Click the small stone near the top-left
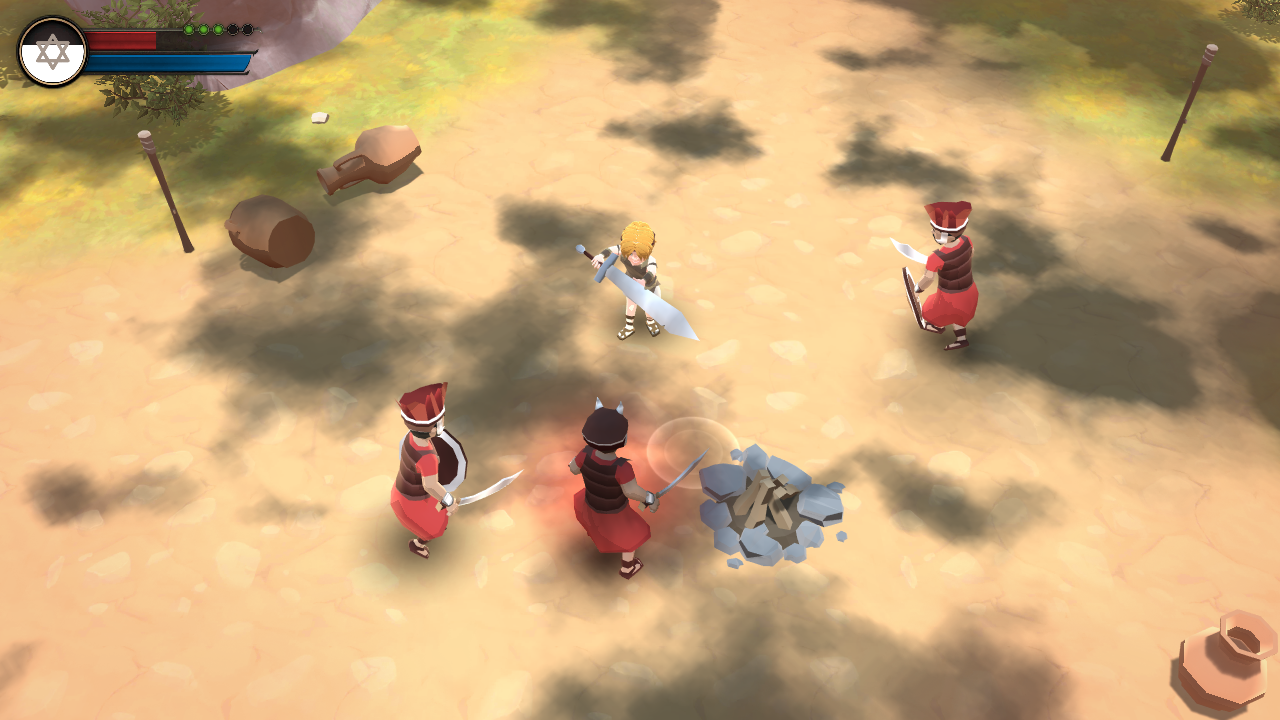This screenshot has height=720, width=1280. [321, 117]
